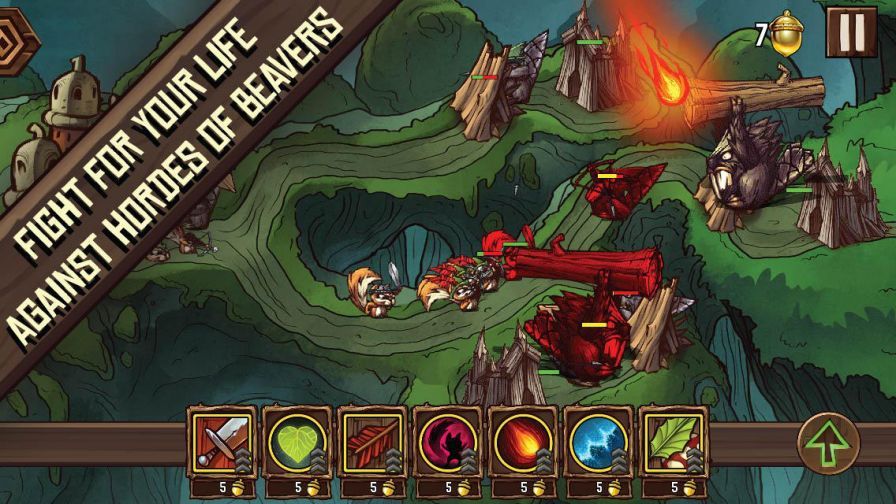Viewport: 896px width, 504px height.
Task: Activate the dark cat silhouette ability
Action: coord(447,440)
